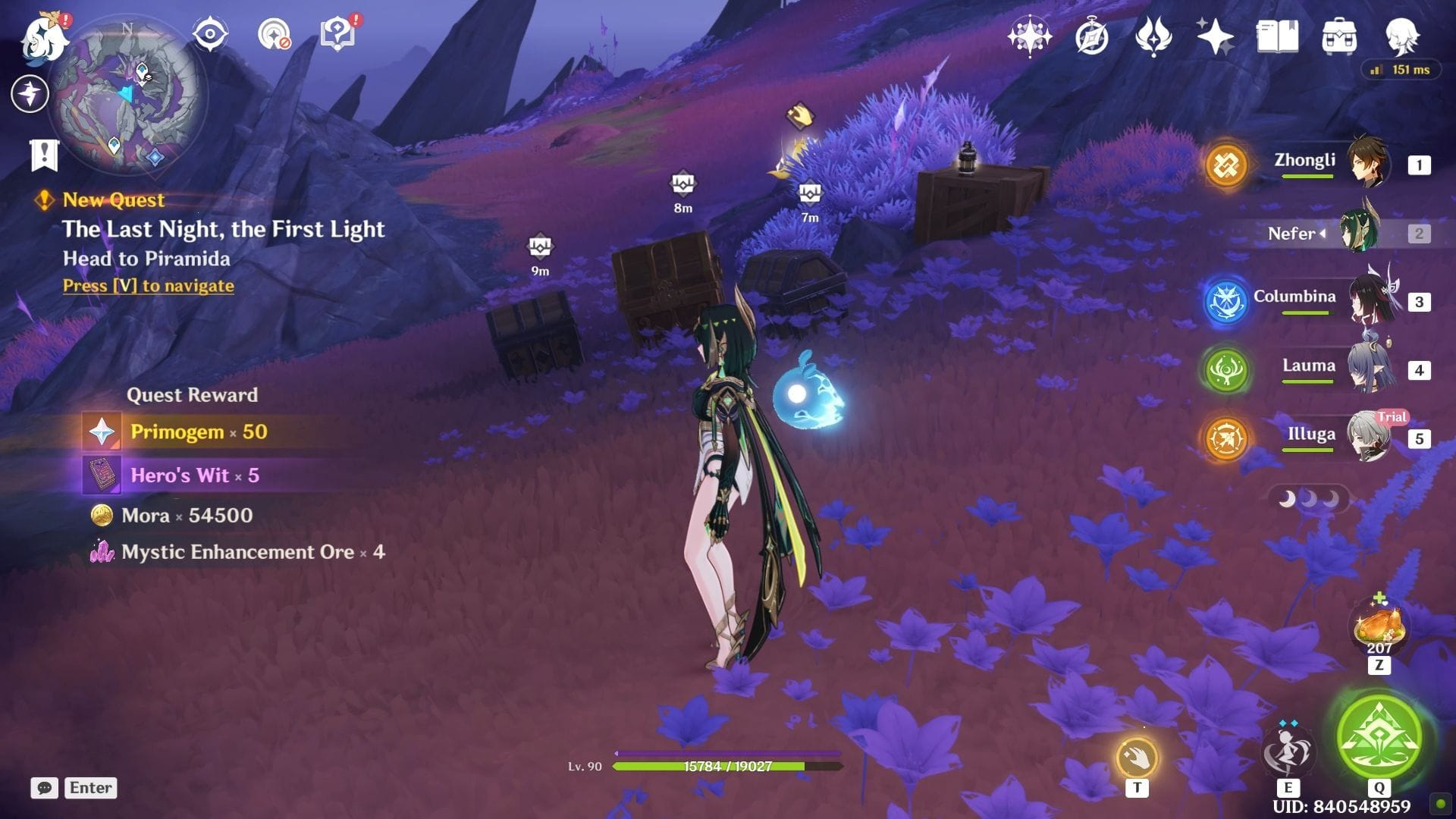Open the circular minimap
The height and width of the screenshot is (819, 1456).
pyautogui.click(x=127, y=95)
